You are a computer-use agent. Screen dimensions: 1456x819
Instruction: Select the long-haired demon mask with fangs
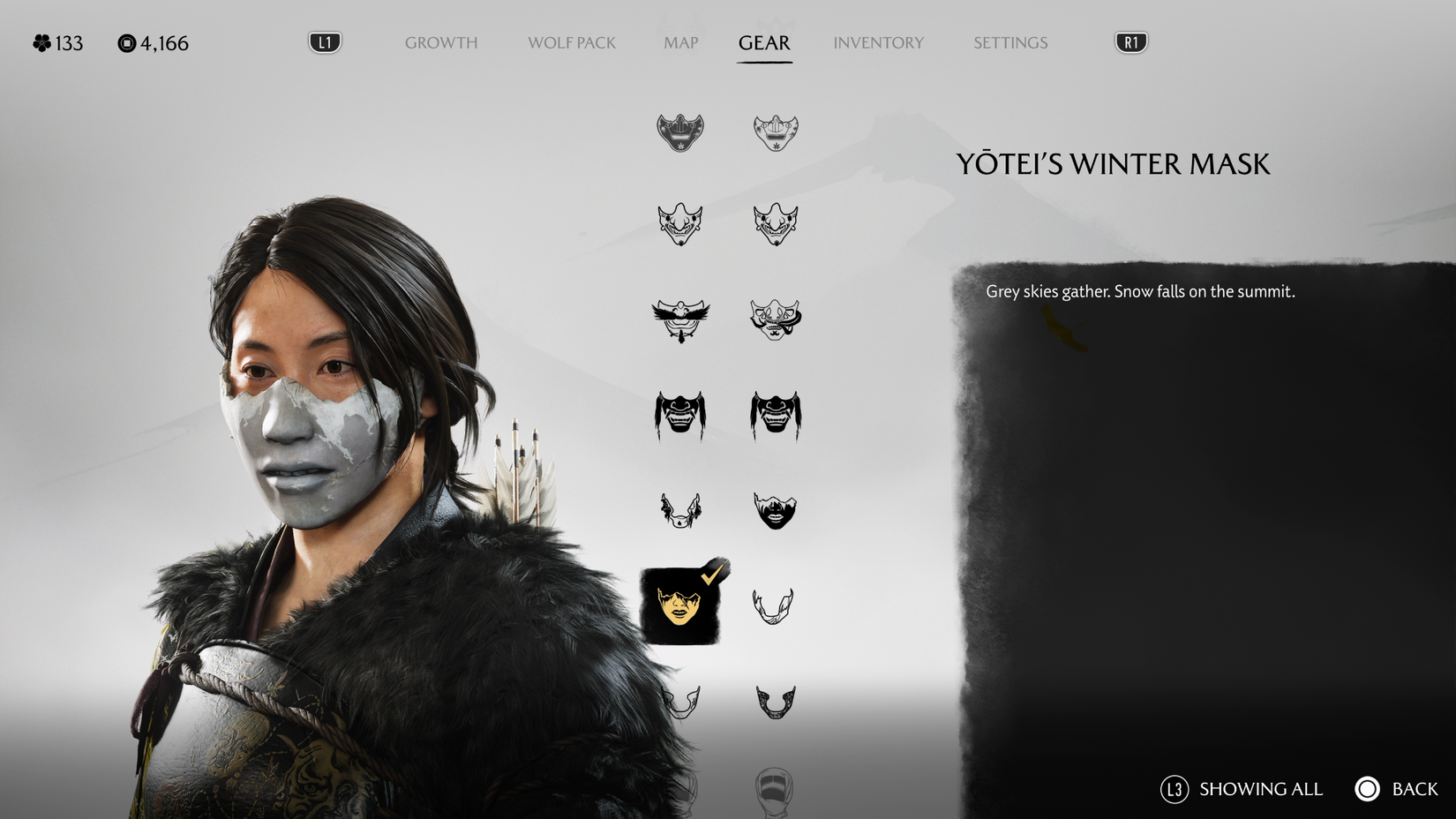679,415
